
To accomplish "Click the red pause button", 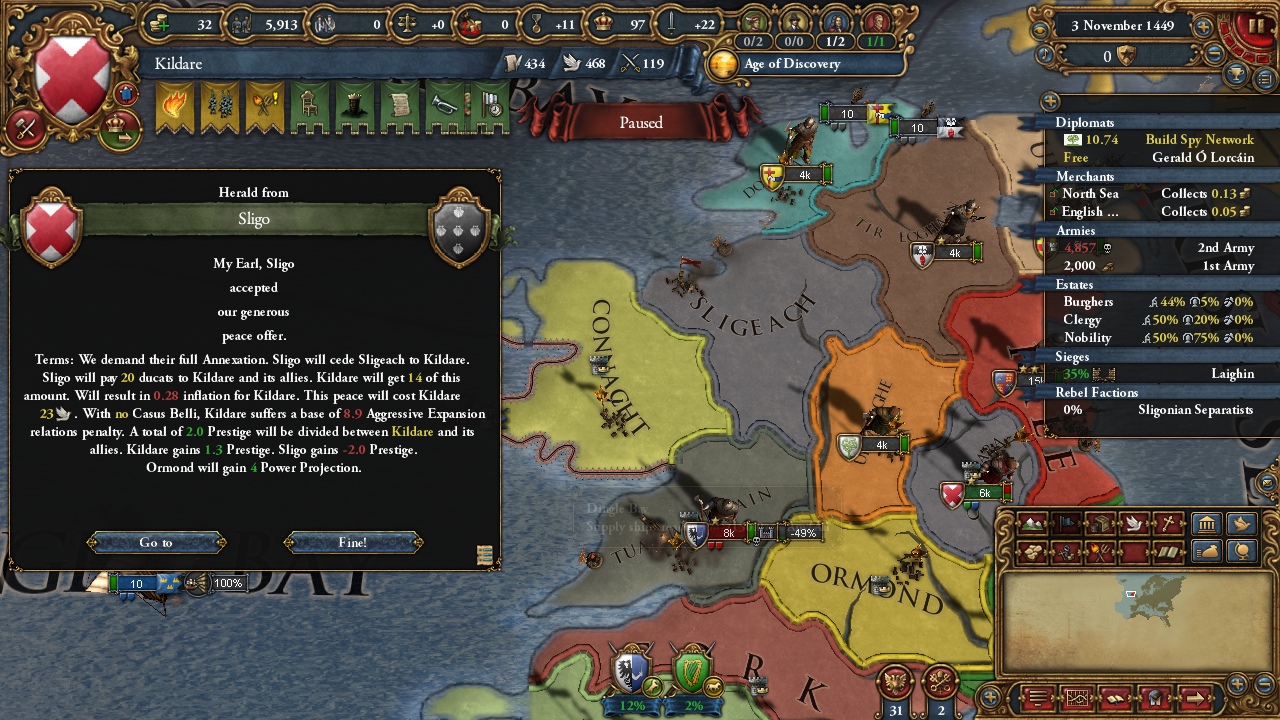I will (x=1255, y=25).
